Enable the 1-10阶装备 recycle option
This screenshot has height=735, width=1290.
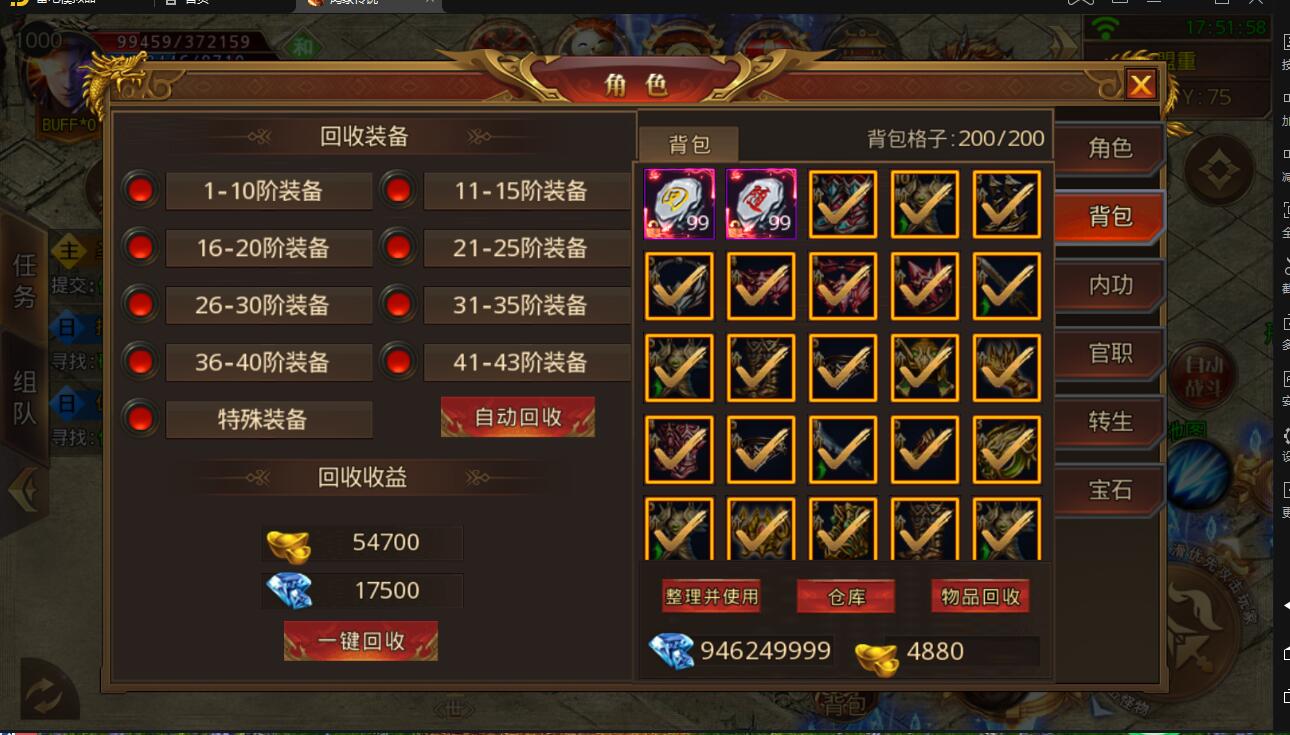139,190
